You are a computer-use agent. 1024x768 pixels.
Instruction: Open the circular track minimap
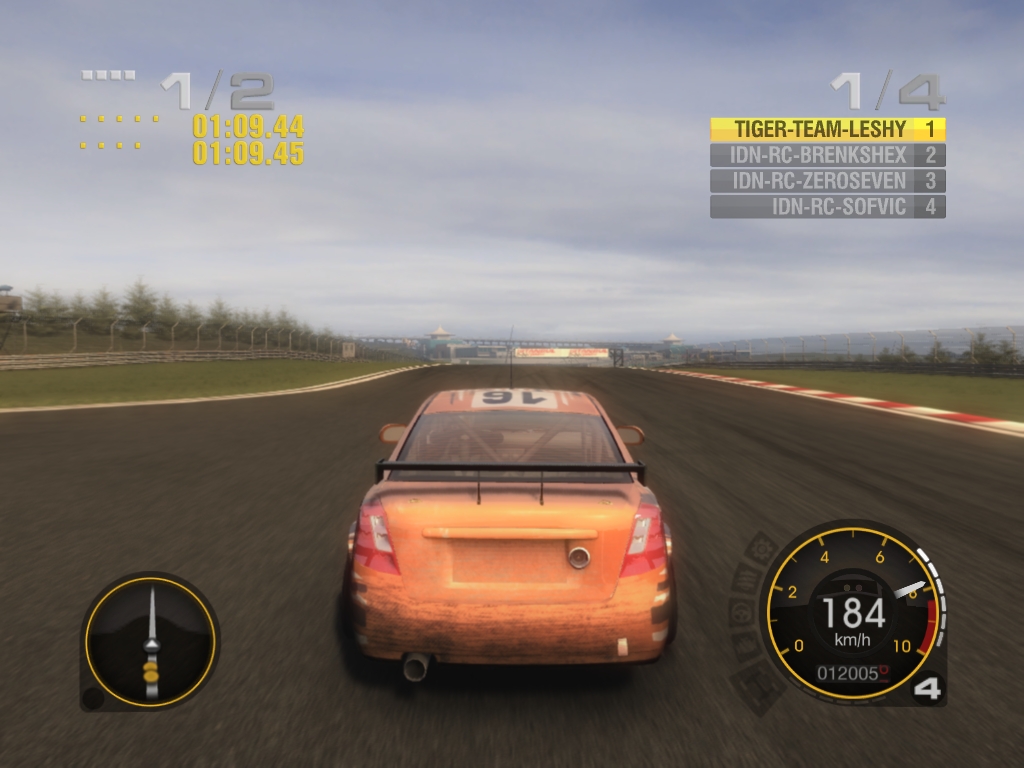(150, 641)
